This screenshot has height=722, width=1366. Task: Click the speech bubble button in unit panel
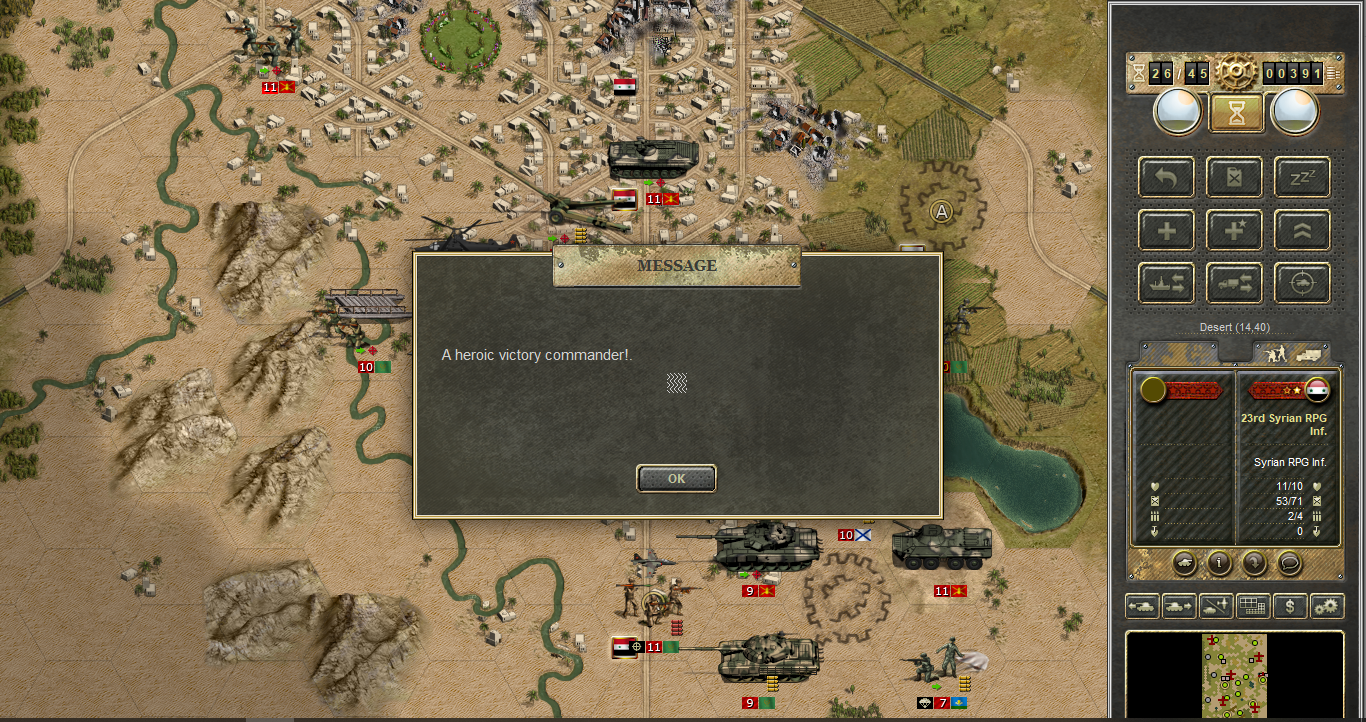[1289, 562]
